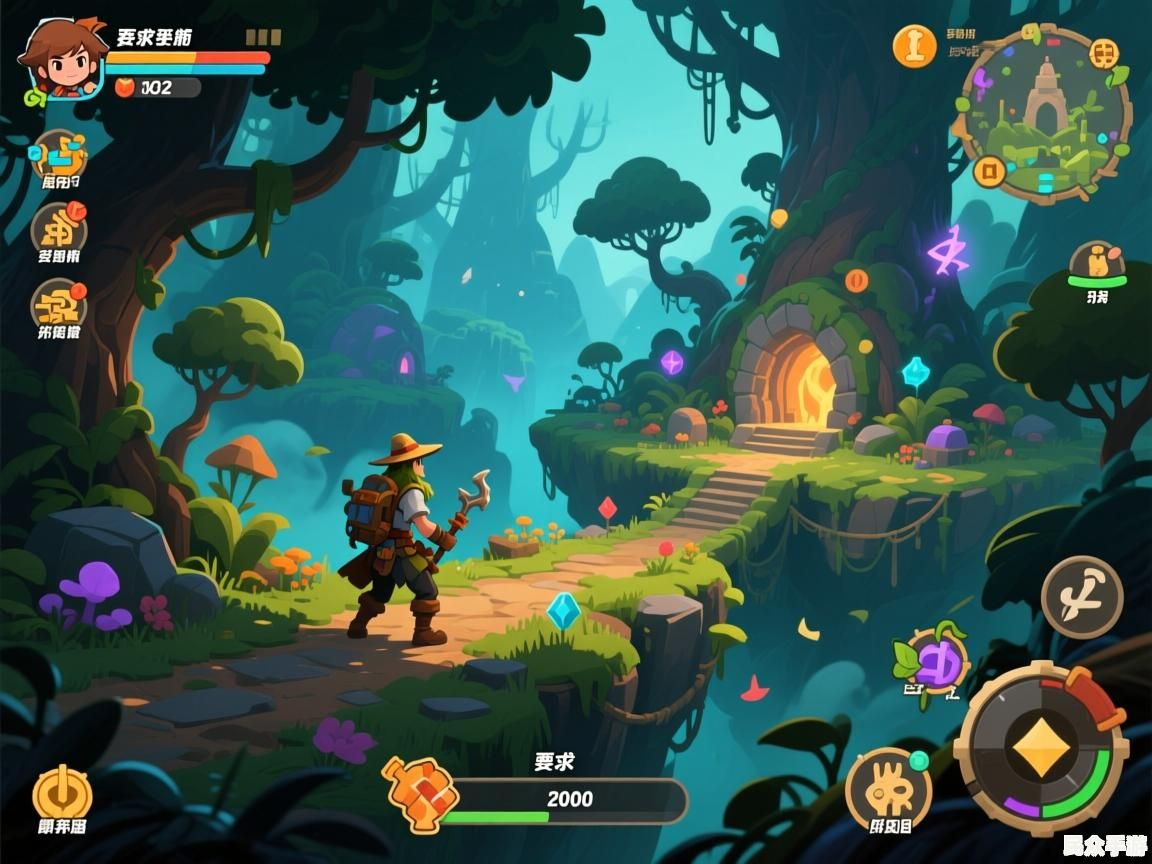Select the lowest left-side golden glyph icon

59,303
